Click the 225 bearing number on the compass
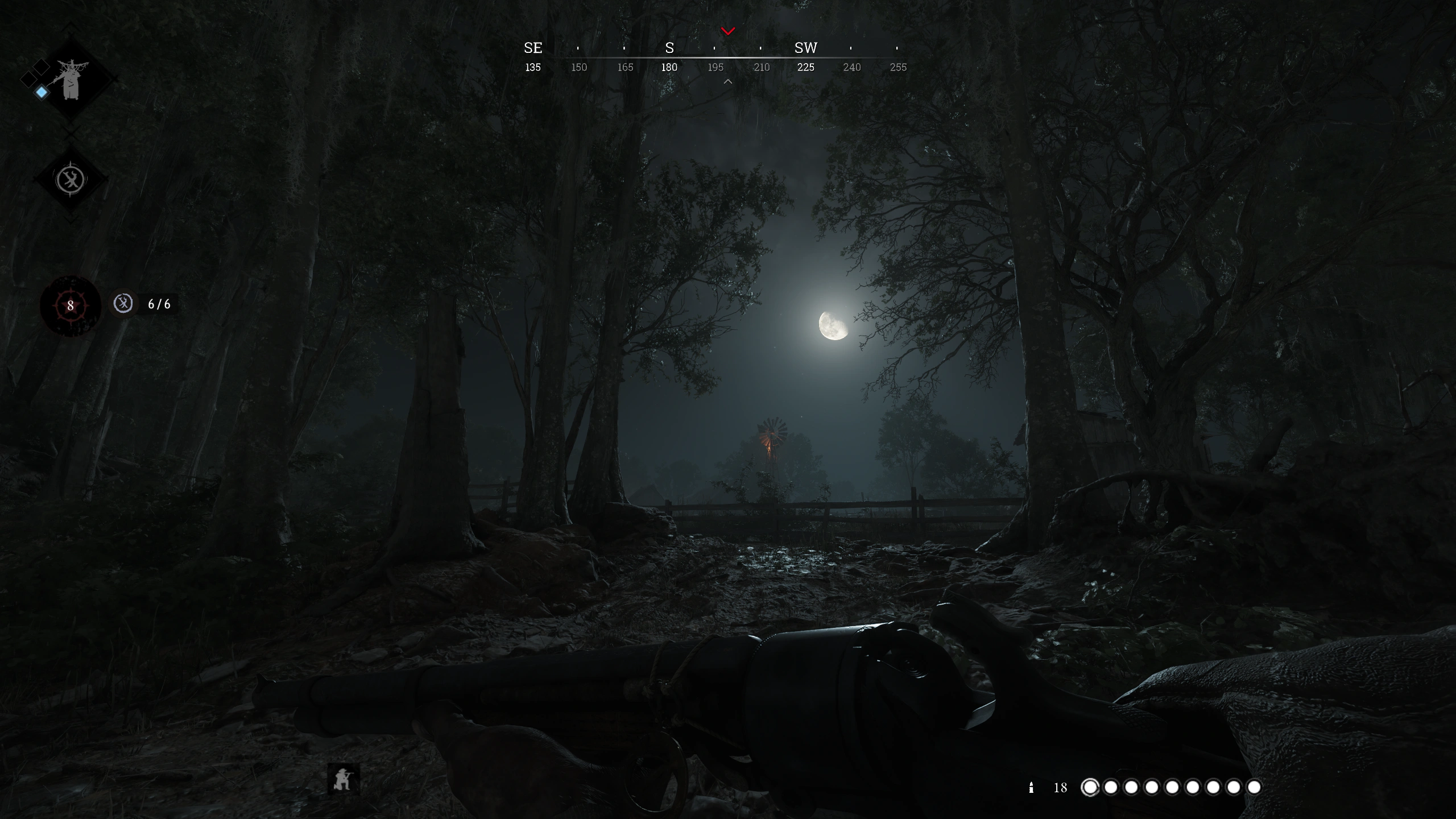The width and height of the screenshot is (1456, 819). click(x=806, y=67)
